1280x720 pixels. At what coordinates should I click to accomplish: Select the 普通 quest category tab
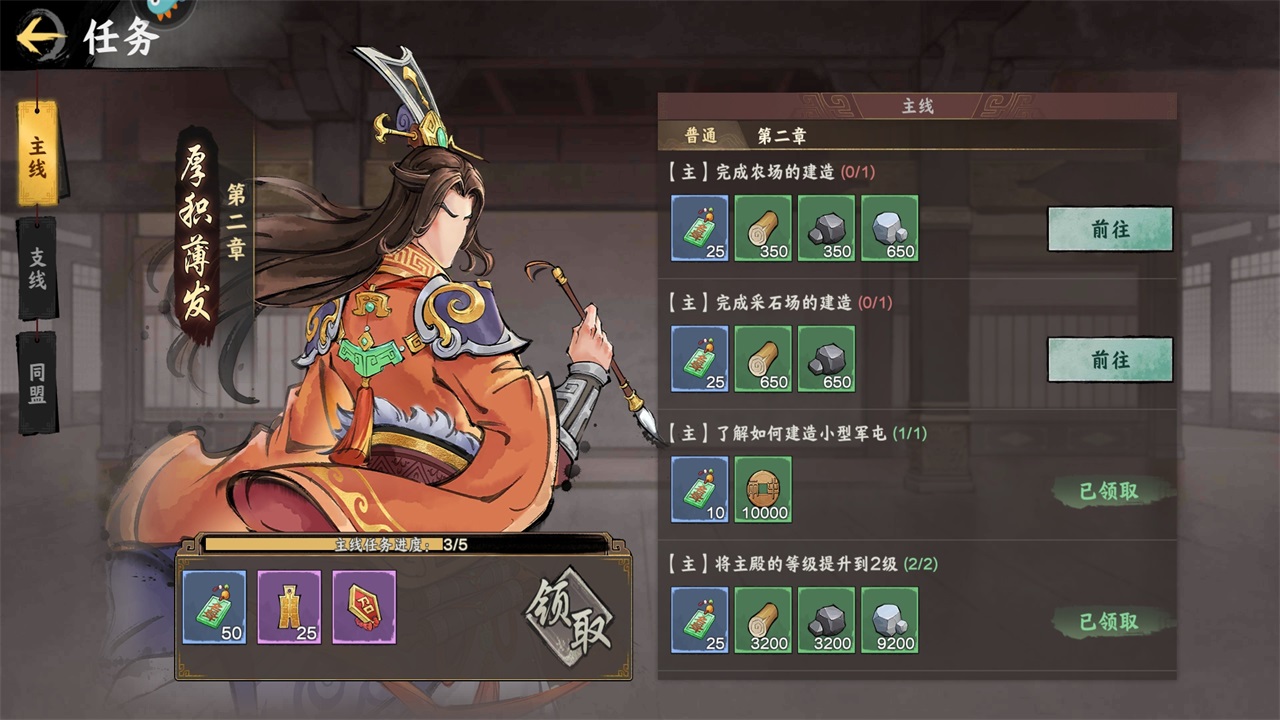[701, 136]
